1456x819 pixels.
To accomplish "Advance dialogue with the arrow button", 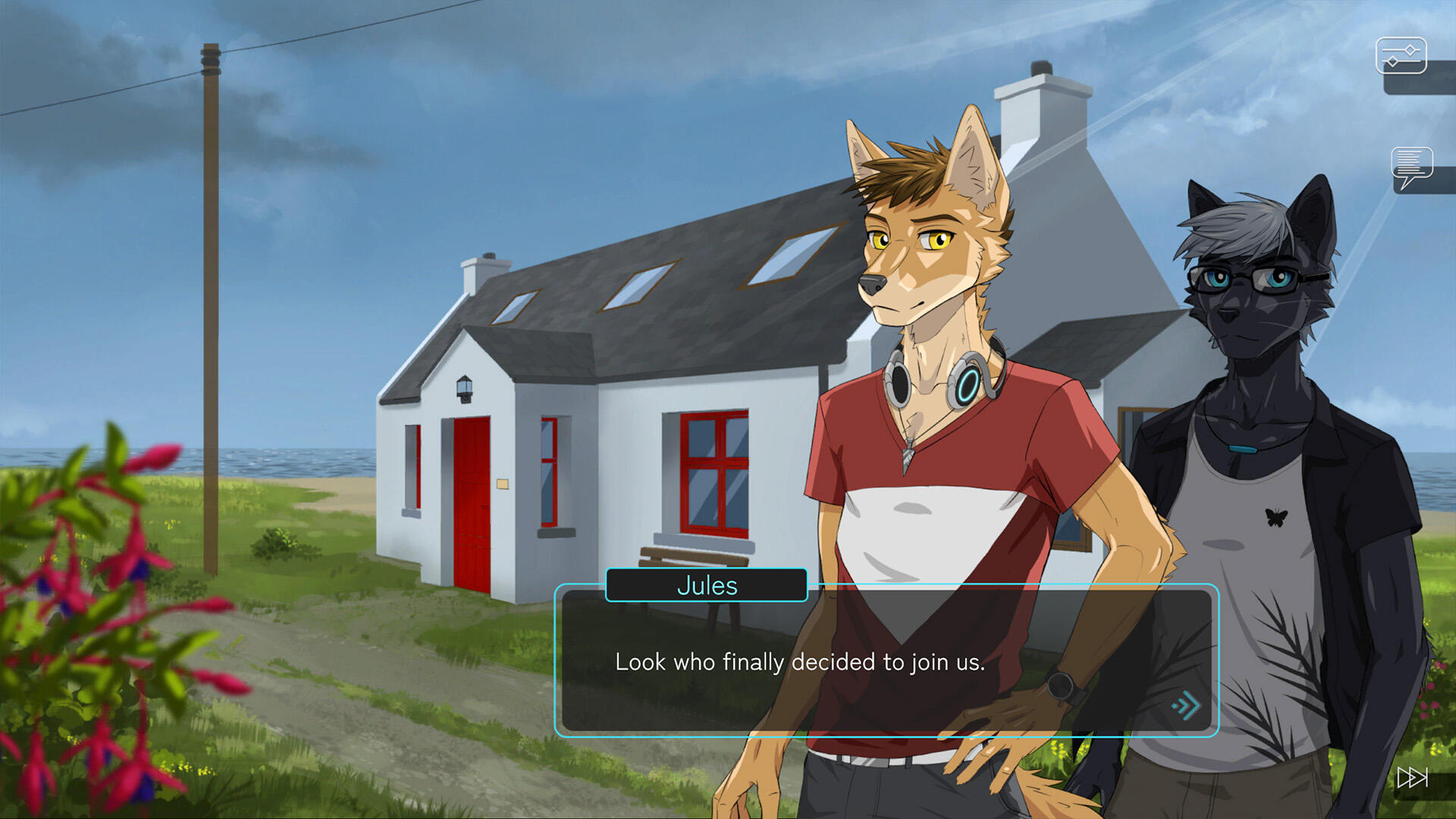I will 1186,706.
